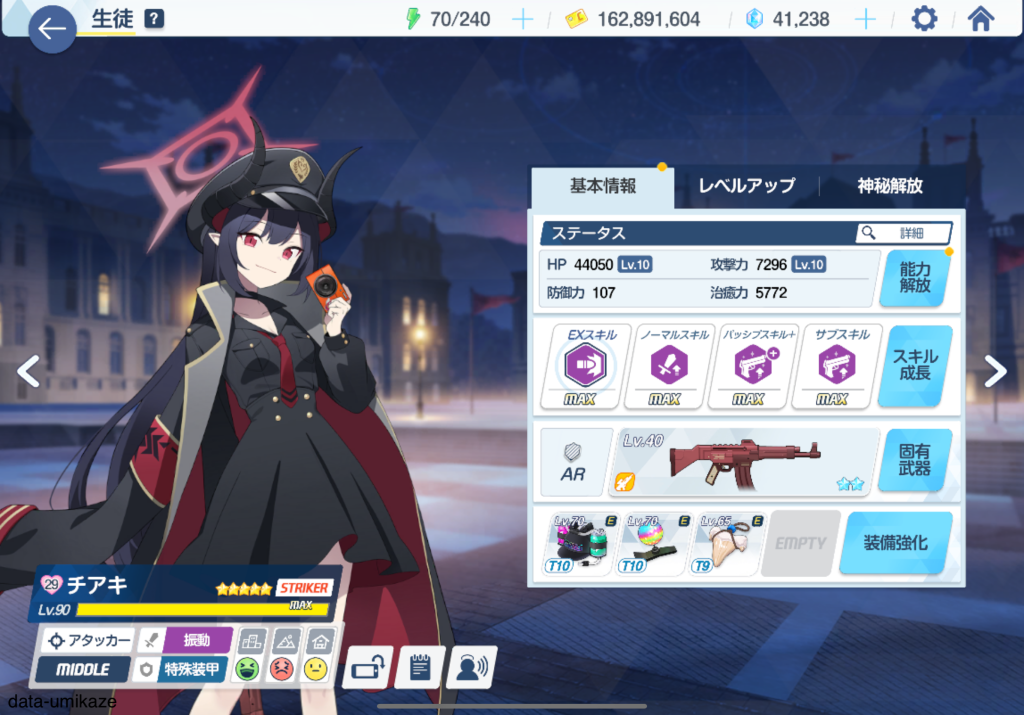This screenshot has width=1024, height=715.
Task: Open the help question mark beside 生徒
Action: tap(154, 19)
